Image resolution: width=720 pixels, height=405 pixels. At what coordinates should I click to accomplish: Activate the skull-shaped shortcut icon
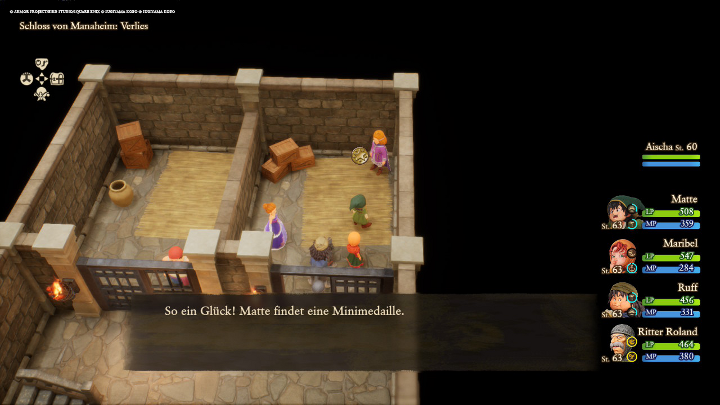42,94
